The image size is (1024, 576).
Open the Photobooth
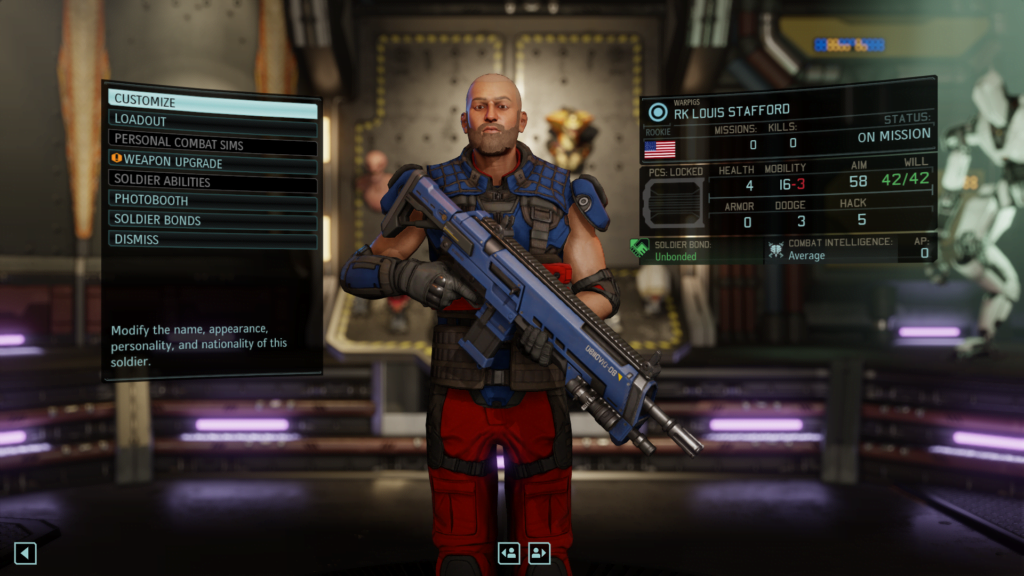(x=212, y=201)
